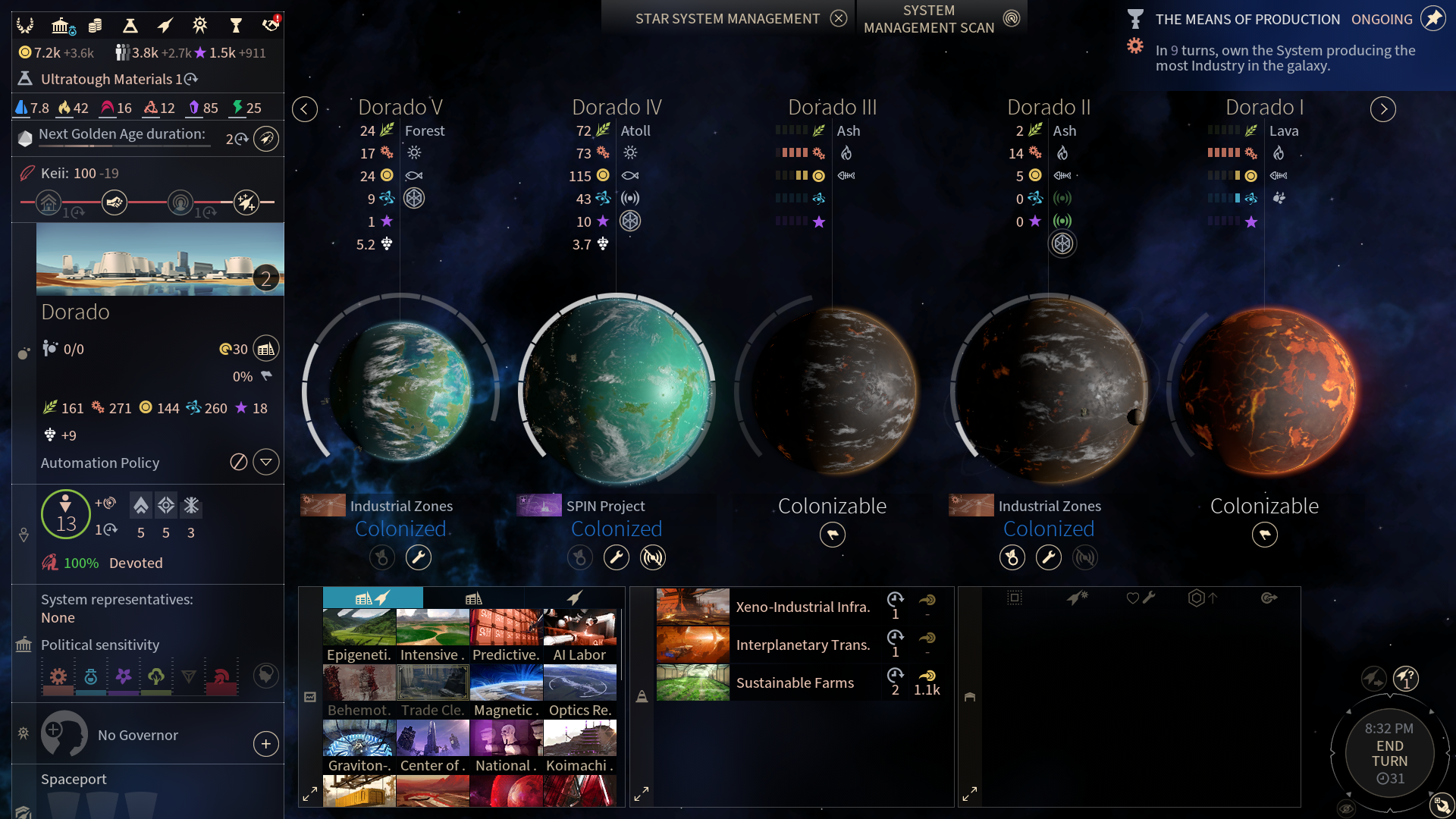Colonize the Dorado I lava planet
Viewport: 1456px width, 819px height.
(x=1264, y=535)
